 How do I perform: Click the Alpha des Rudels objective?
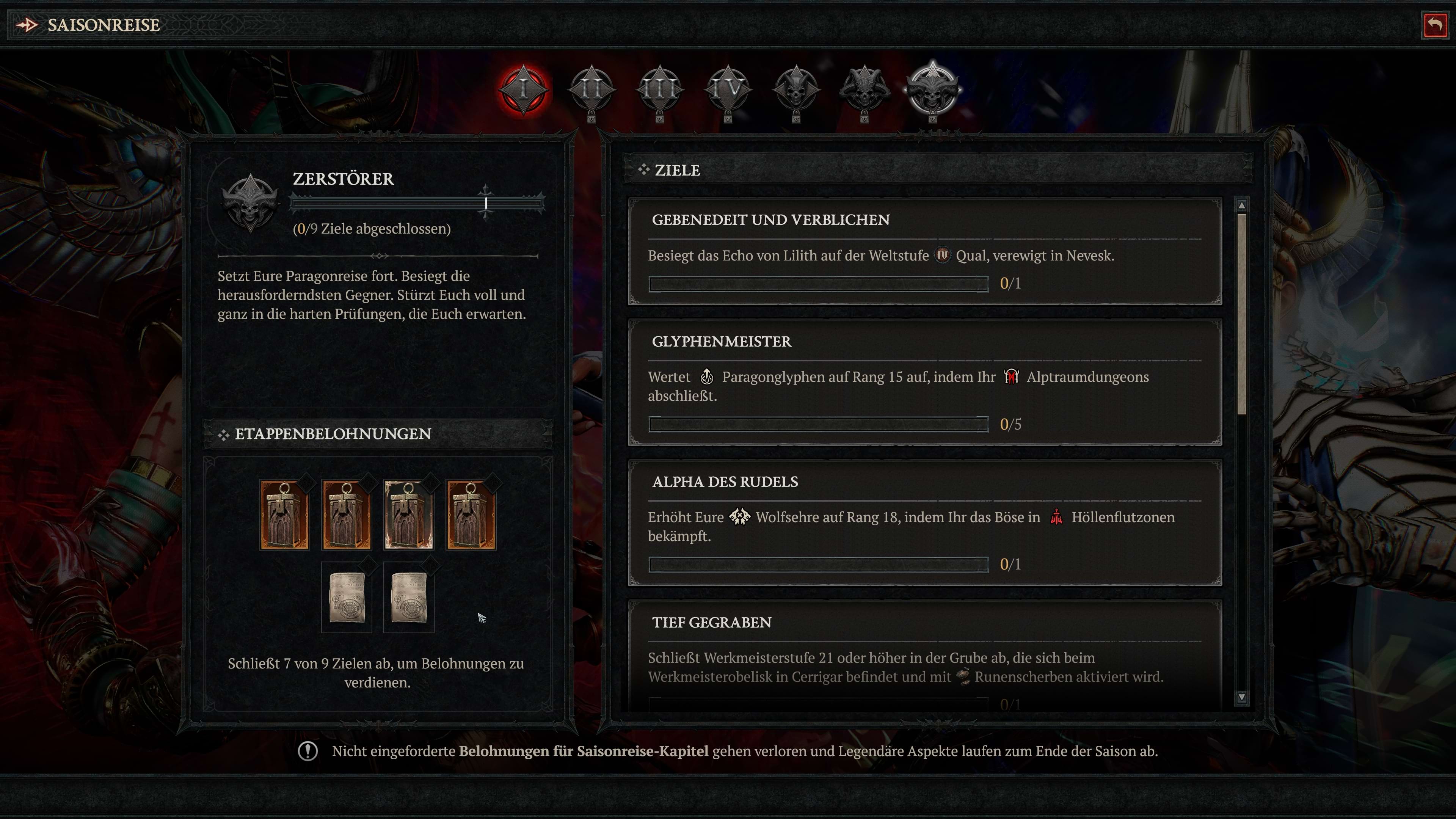[925, 522]
